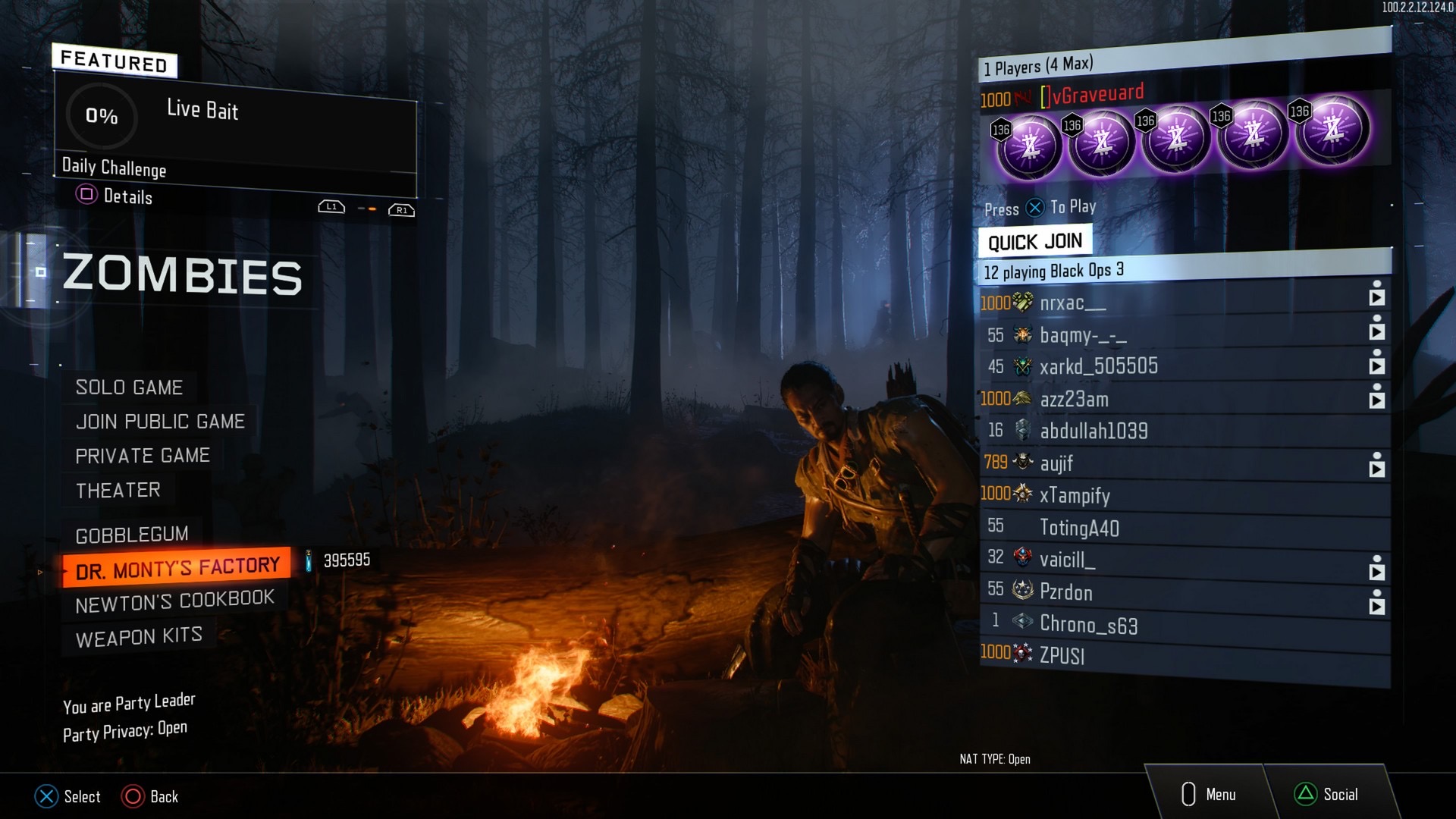Open the Social tab
The width and height of the screenshot is (1456, 819).
tap(1327, 794)
